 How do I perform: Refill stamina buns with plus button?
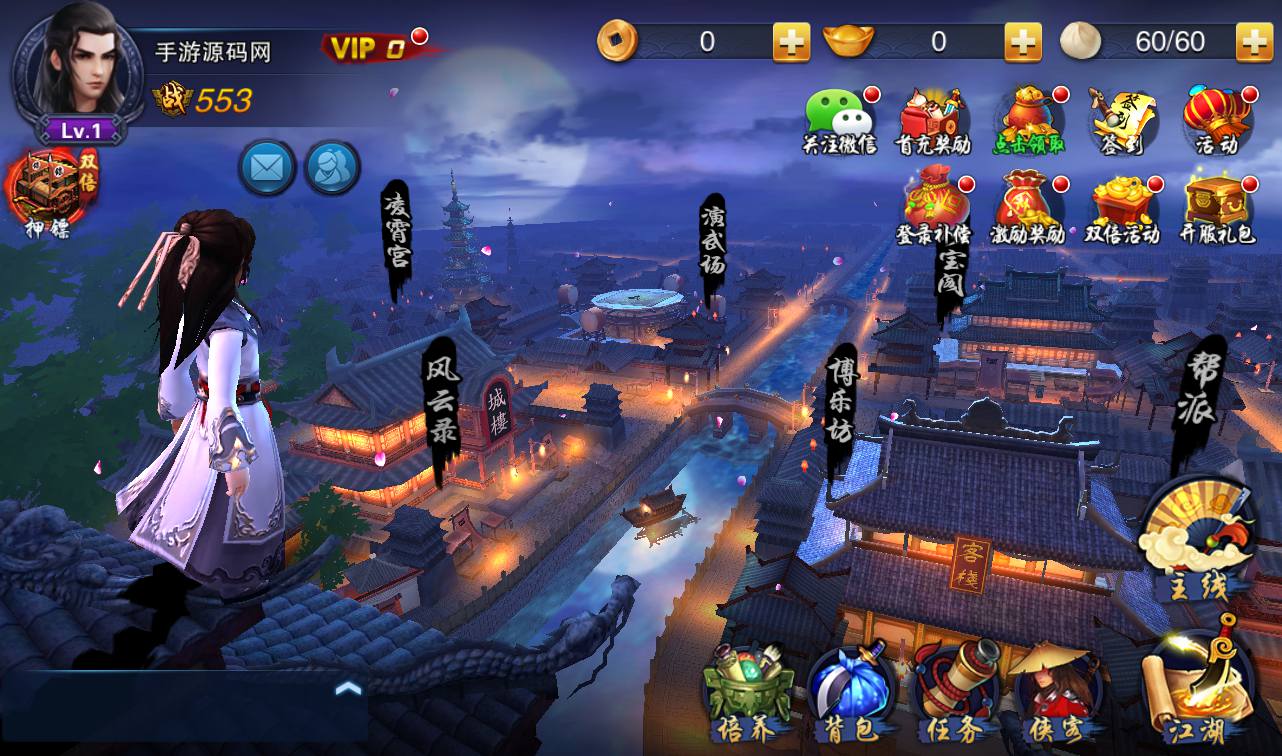1254,42
